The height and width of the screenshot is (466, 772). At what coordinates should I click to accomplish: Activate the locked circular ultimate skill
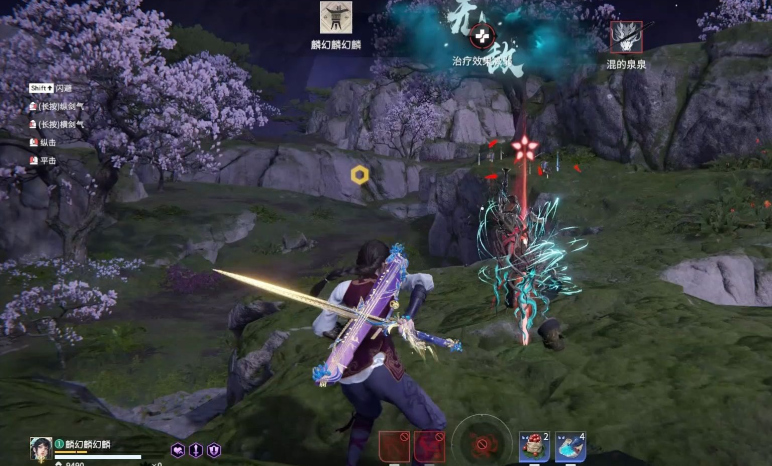tap(482, 443)
